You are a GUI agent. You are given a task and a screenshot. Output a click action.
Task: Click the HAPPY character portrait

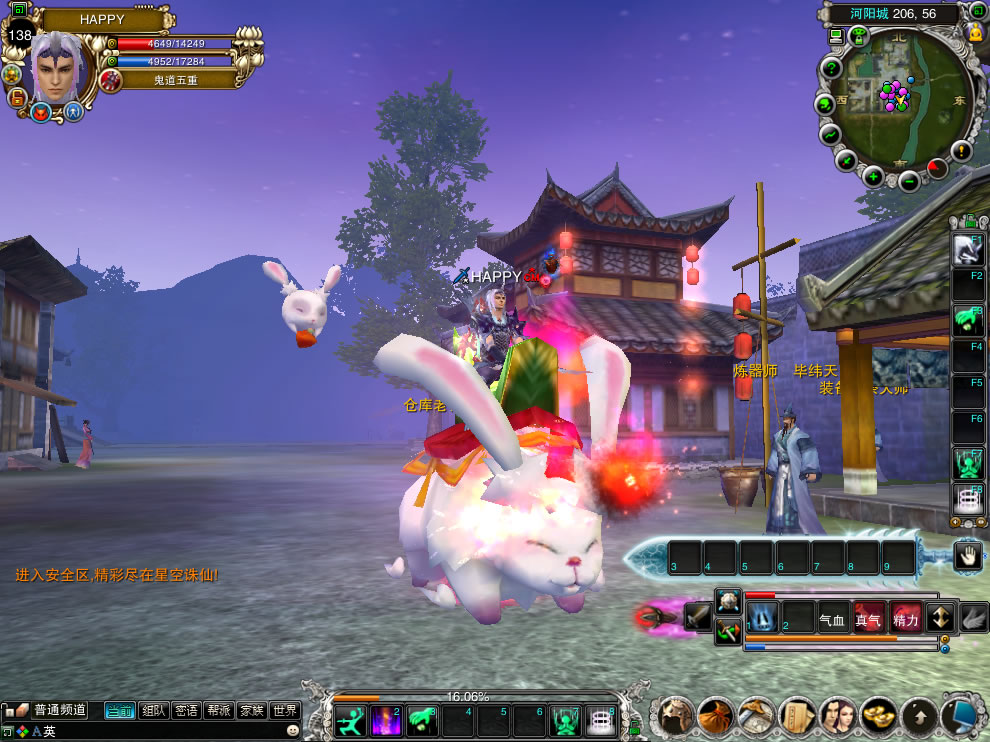pyautogui.click(x=62, y=65)
